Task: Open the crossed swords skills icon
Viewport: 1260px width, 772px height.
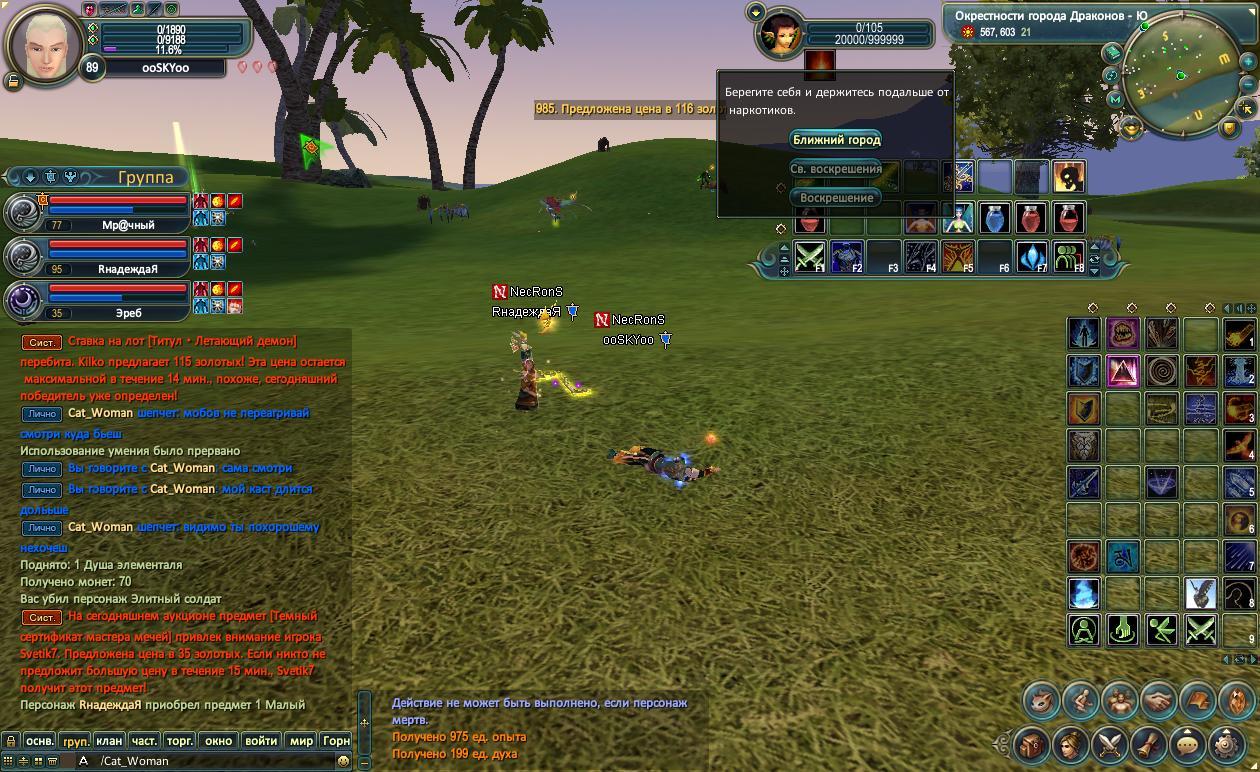Action: 1110,745
